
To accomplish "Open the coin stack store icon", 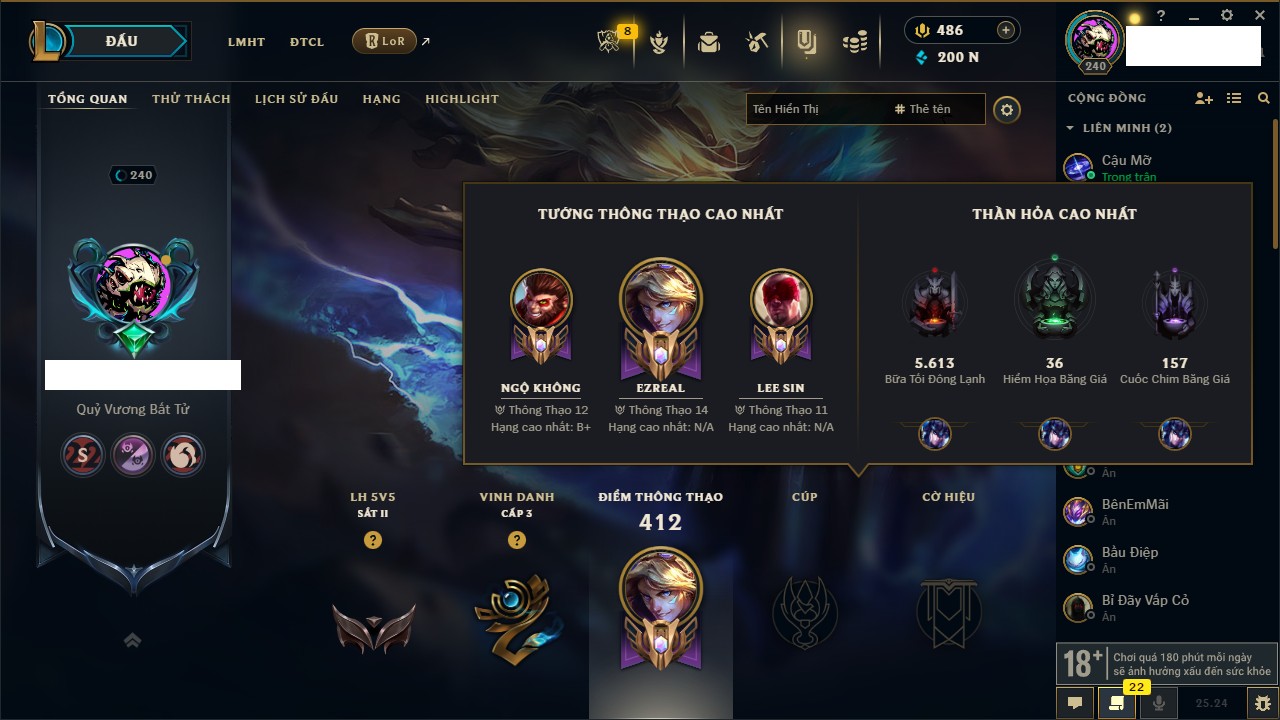I will tap(854, 42).
